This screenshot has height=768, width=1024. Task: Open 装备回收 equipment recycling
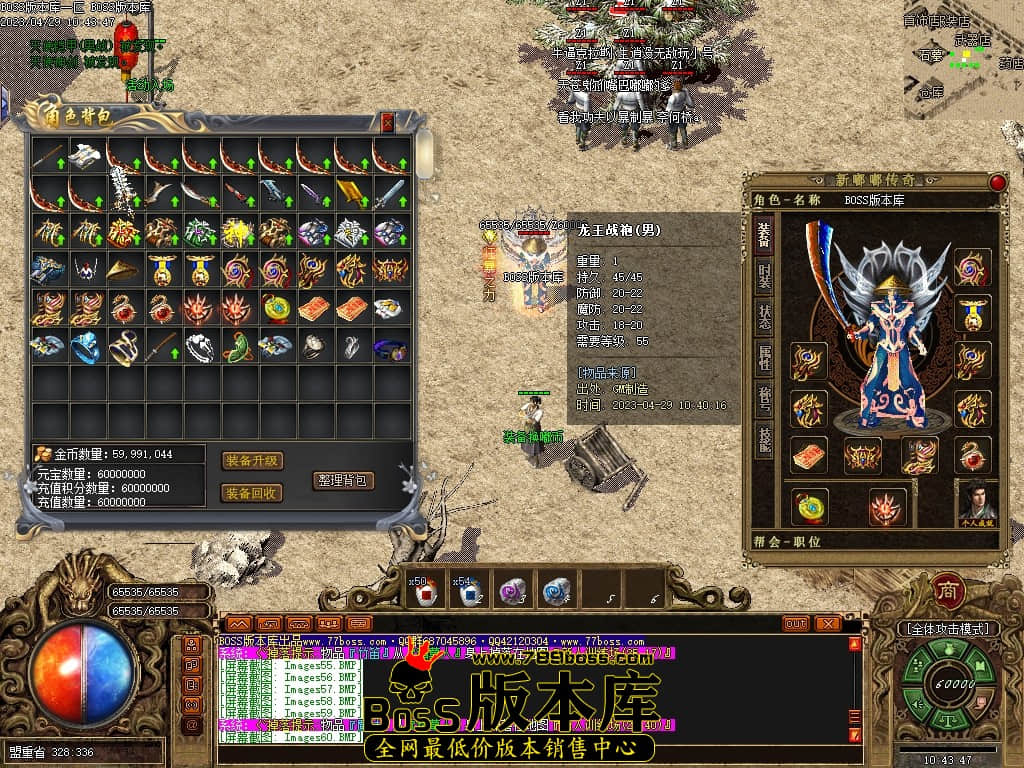[252, 493]
